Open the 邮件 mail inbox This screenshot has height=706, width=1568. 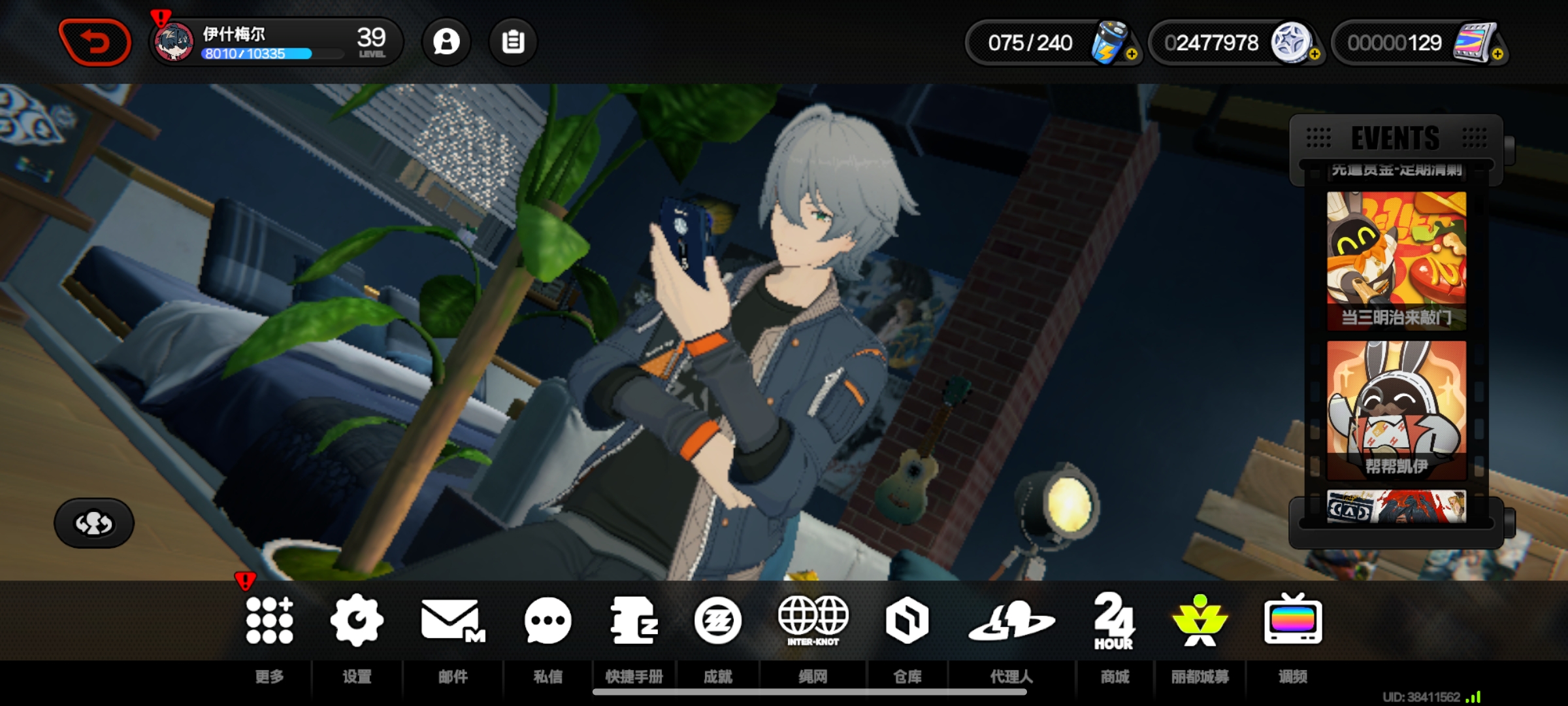coord(452,621)
